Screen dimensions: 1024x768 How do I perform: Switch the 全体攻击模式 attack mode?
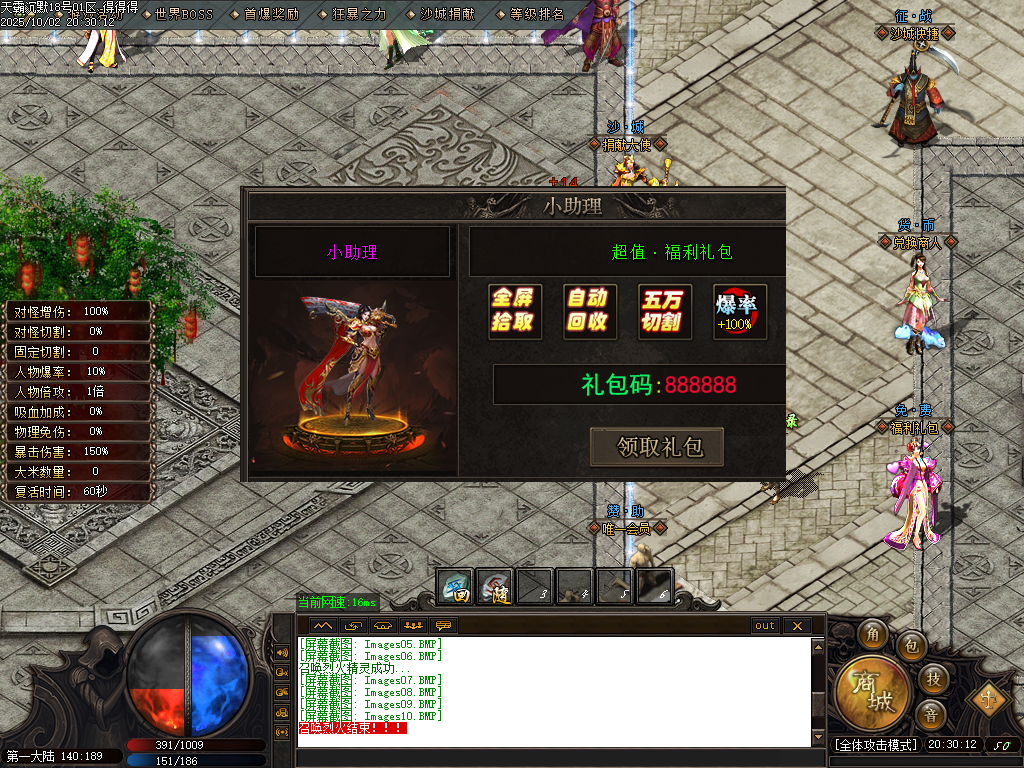tap(876, 745)
